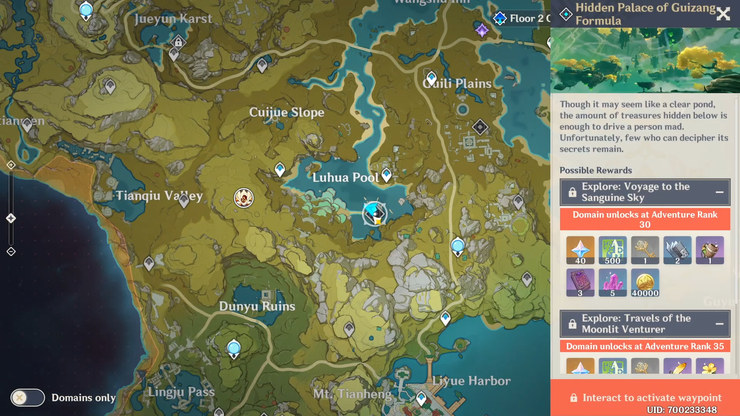Select the pink crystal reward showing 5

[613, 284]
